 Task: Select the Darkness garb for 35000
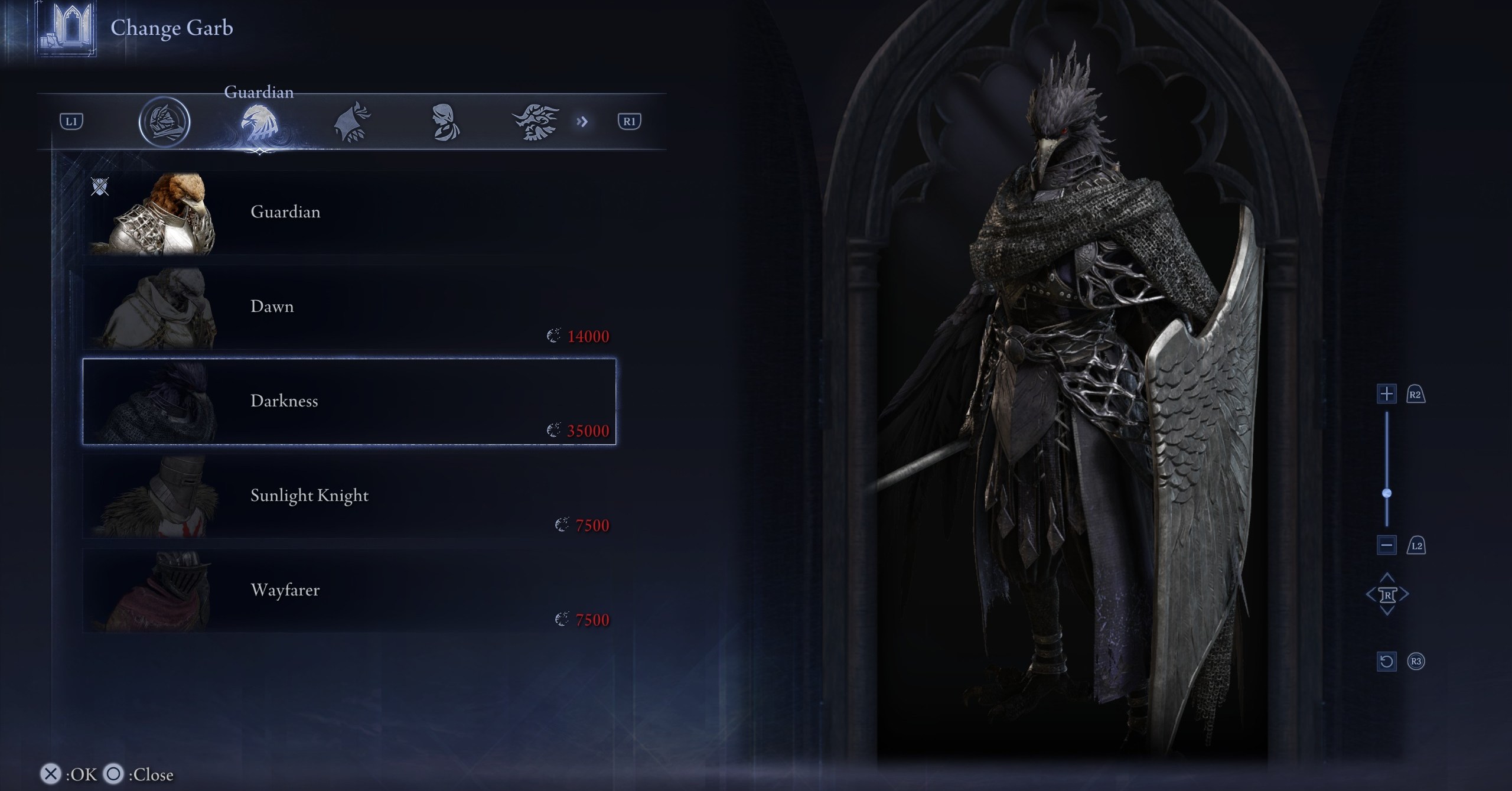click(x=348, y=402)
